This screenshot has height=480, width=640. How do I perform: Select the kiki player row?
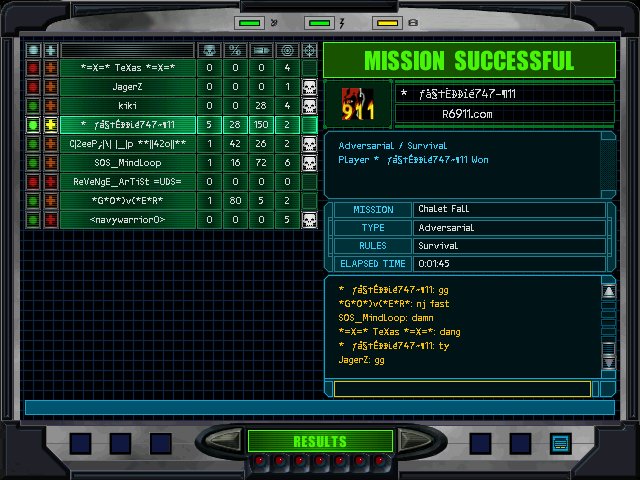point(127,105)
